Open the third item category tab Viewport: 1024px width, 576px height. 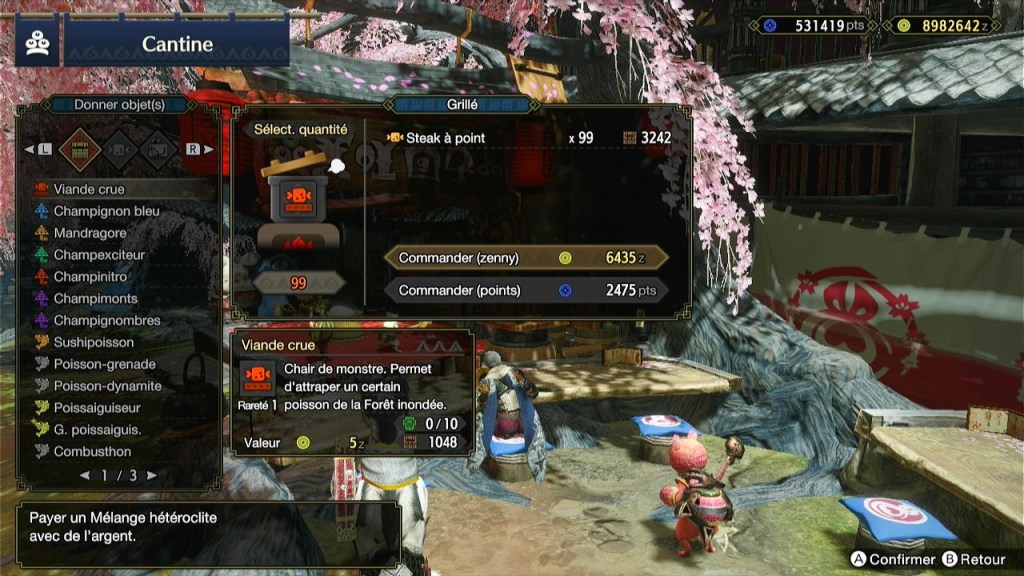click(157, 149)
